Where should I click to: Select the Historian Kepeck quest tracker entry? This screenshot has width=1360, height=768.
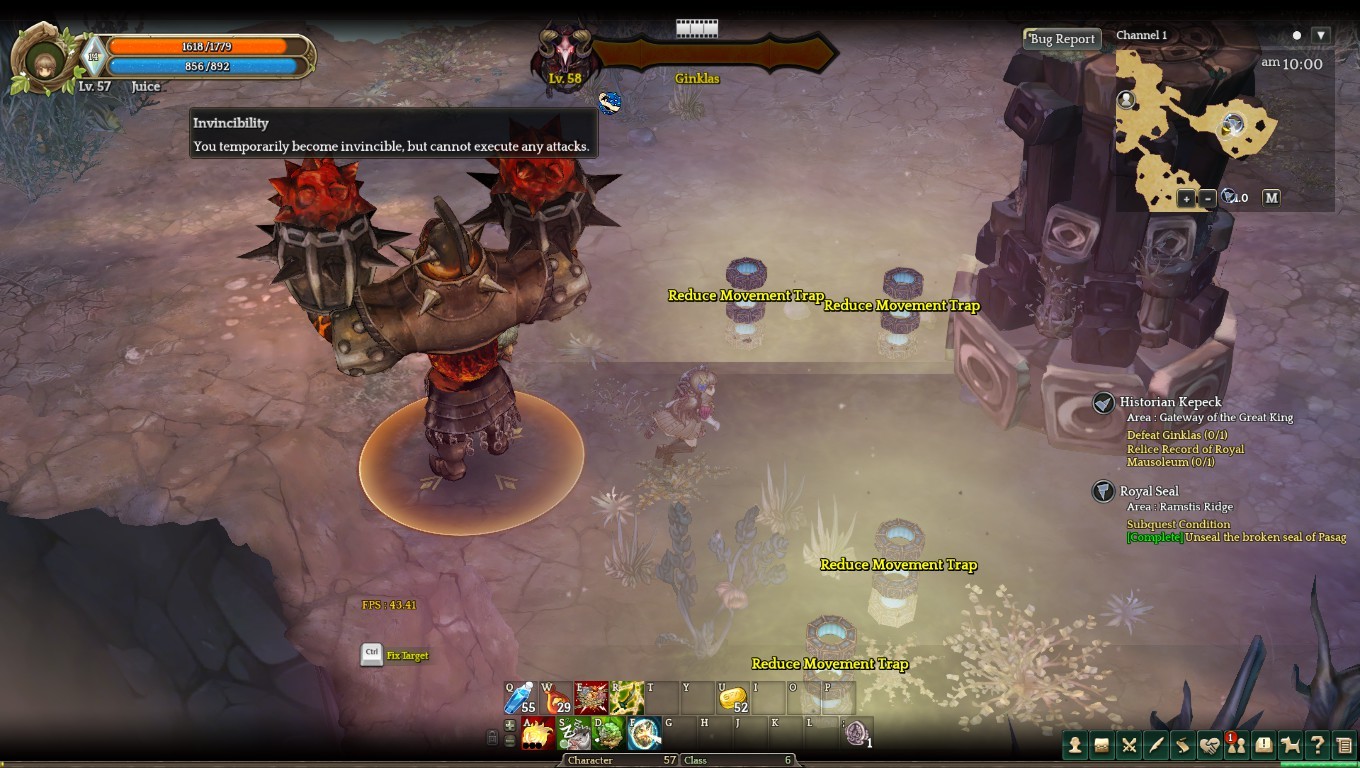pos(1170,402)
